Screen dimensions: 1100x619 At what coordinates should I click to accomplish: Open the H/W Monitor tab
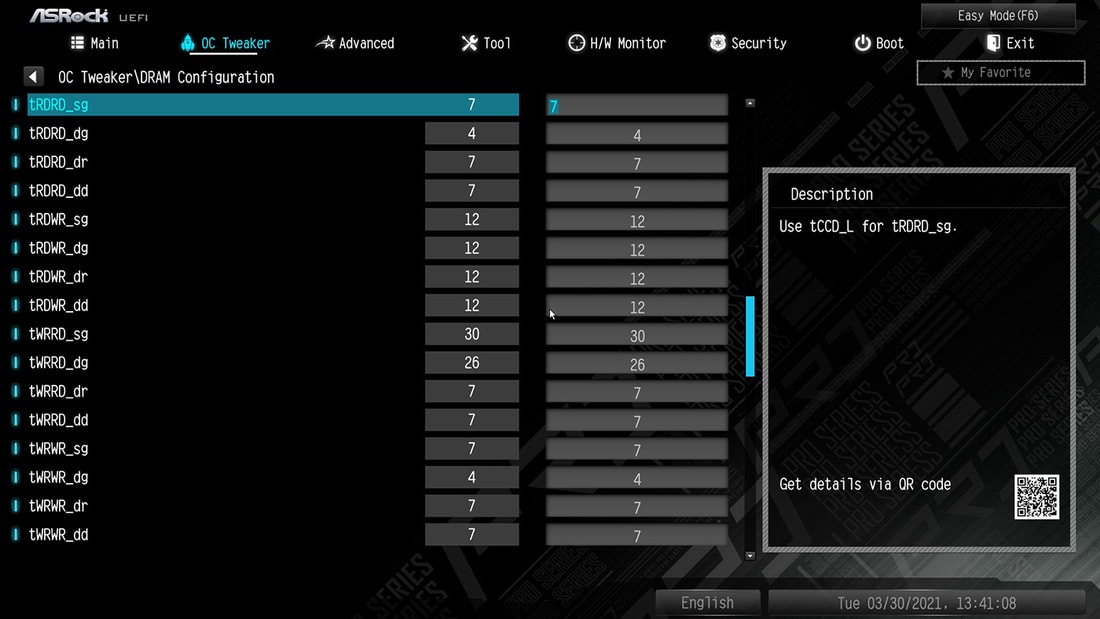tap(616, 43)
